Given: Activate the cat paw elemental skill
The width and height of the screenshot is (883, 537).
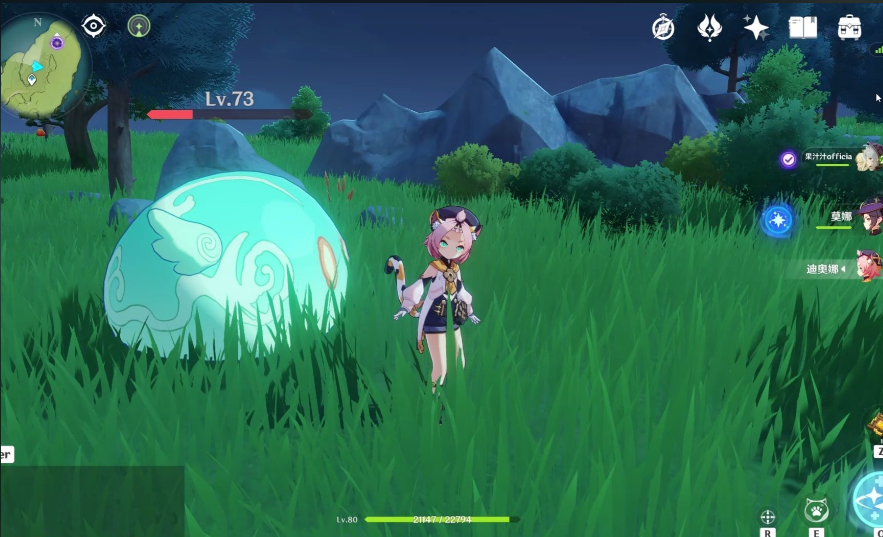Looking at the screenshot, I should [x=816, y=510].
